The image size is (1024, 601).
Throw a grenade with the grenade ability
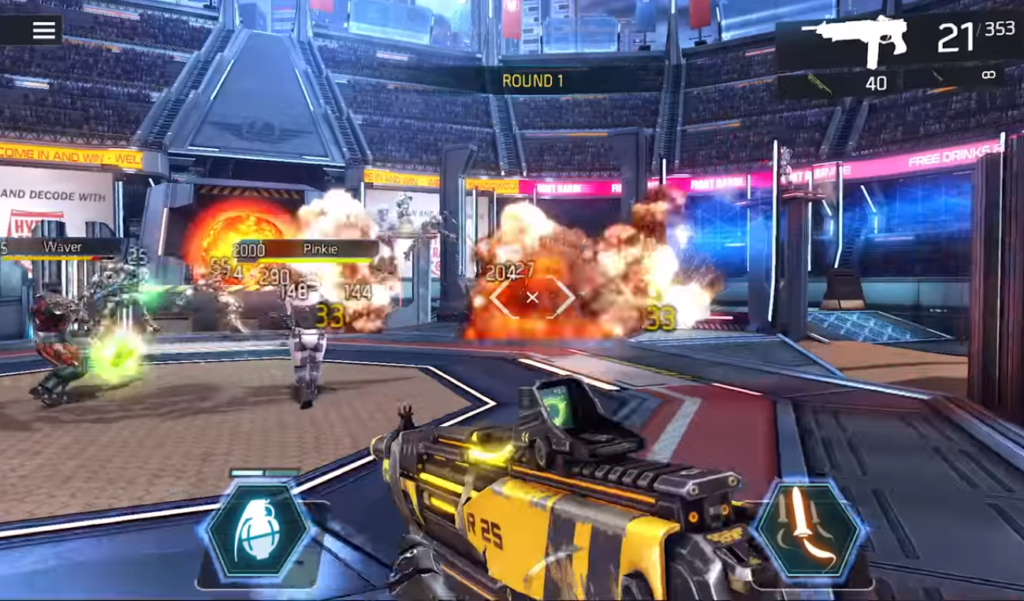pyautogui.click(x=258, y=529)
